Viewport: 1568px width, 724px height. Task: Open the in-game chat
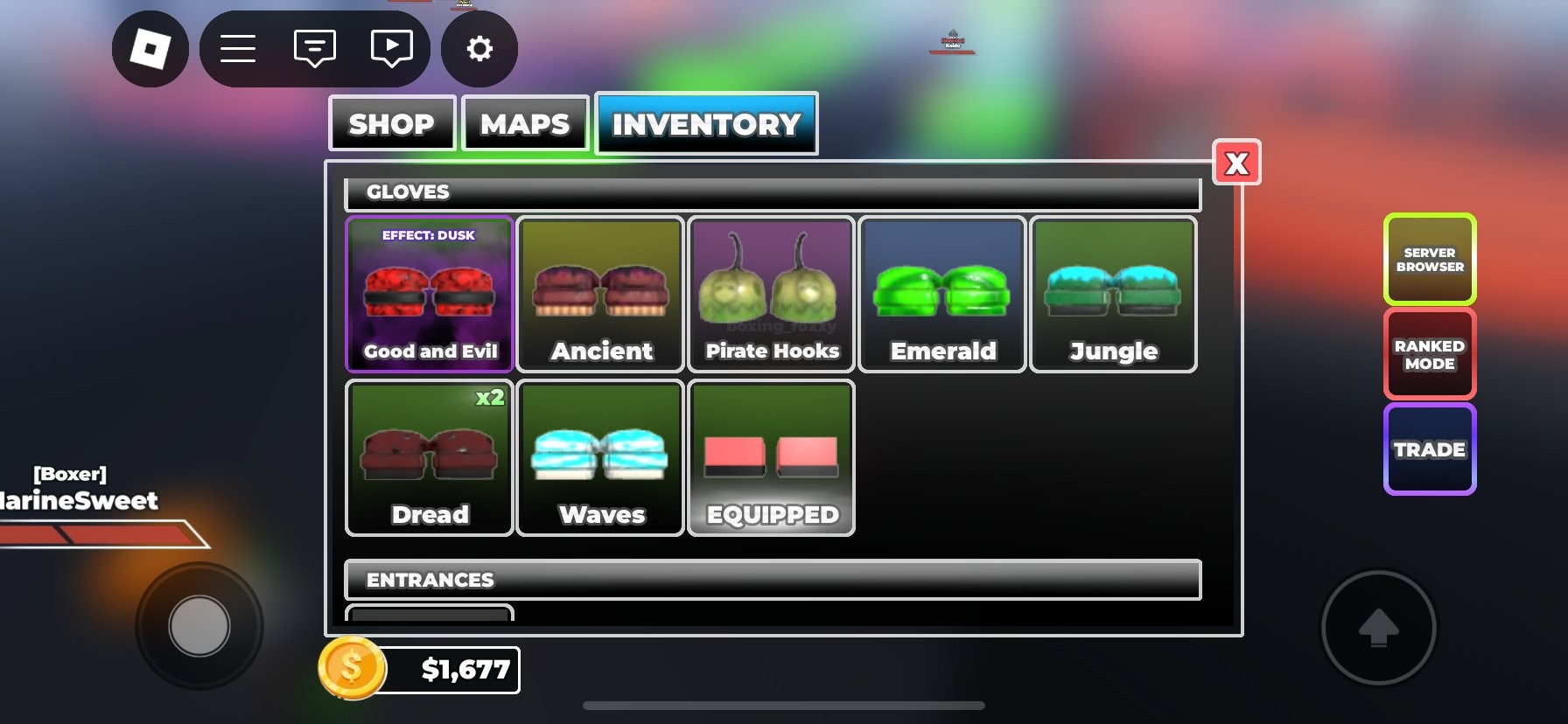315,48
